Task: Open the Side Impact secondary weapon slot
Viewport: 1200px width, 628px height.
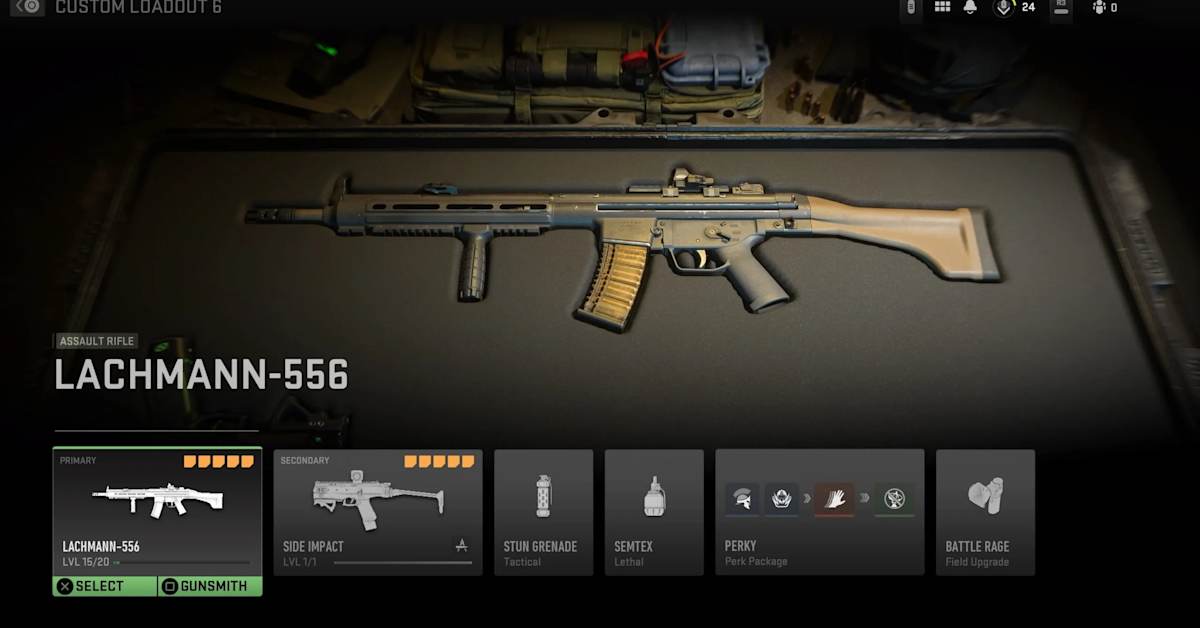Action: coord(378,512)
